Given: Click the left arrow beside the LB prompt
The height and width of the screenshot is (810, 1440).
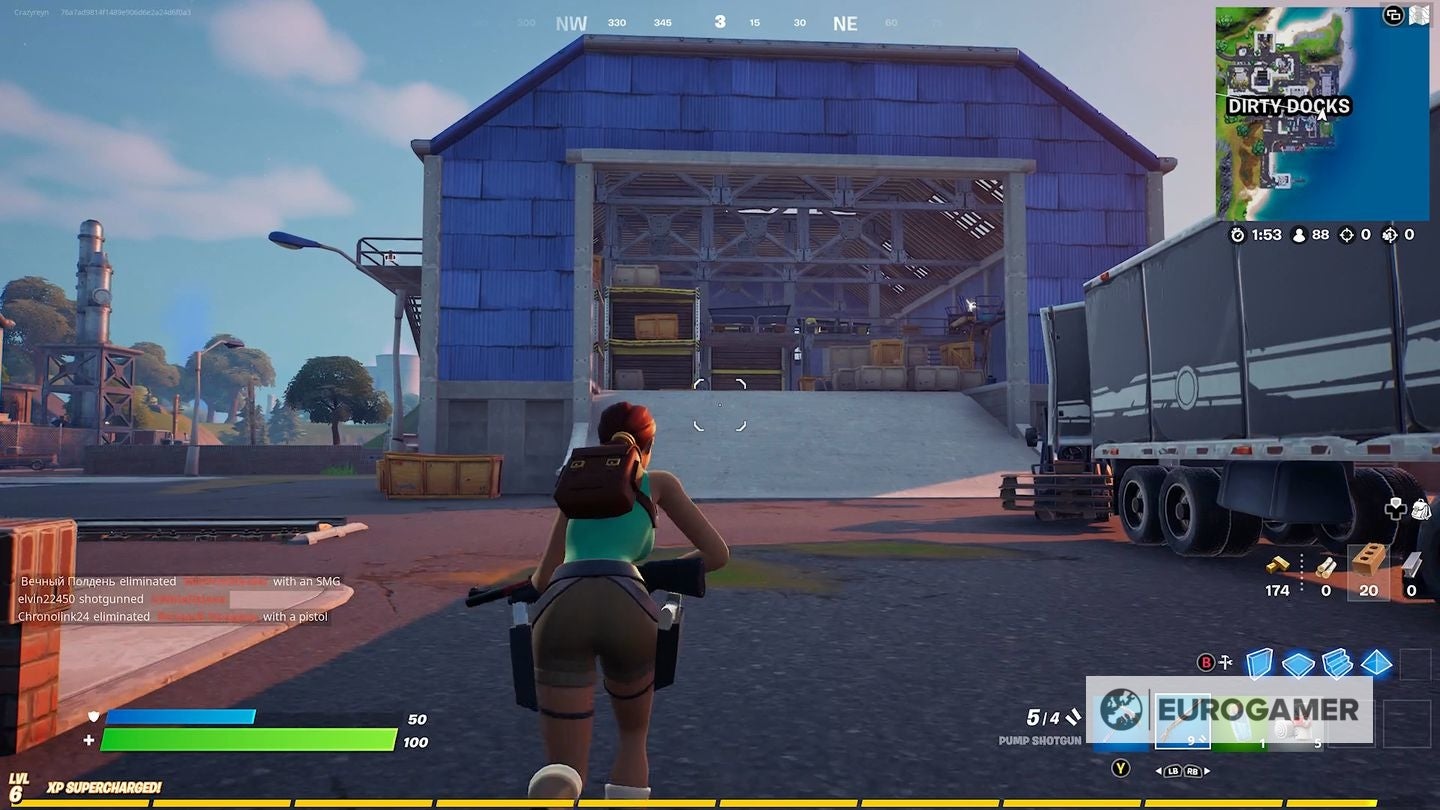Looking at the screenshot, I should (1160, 771).
